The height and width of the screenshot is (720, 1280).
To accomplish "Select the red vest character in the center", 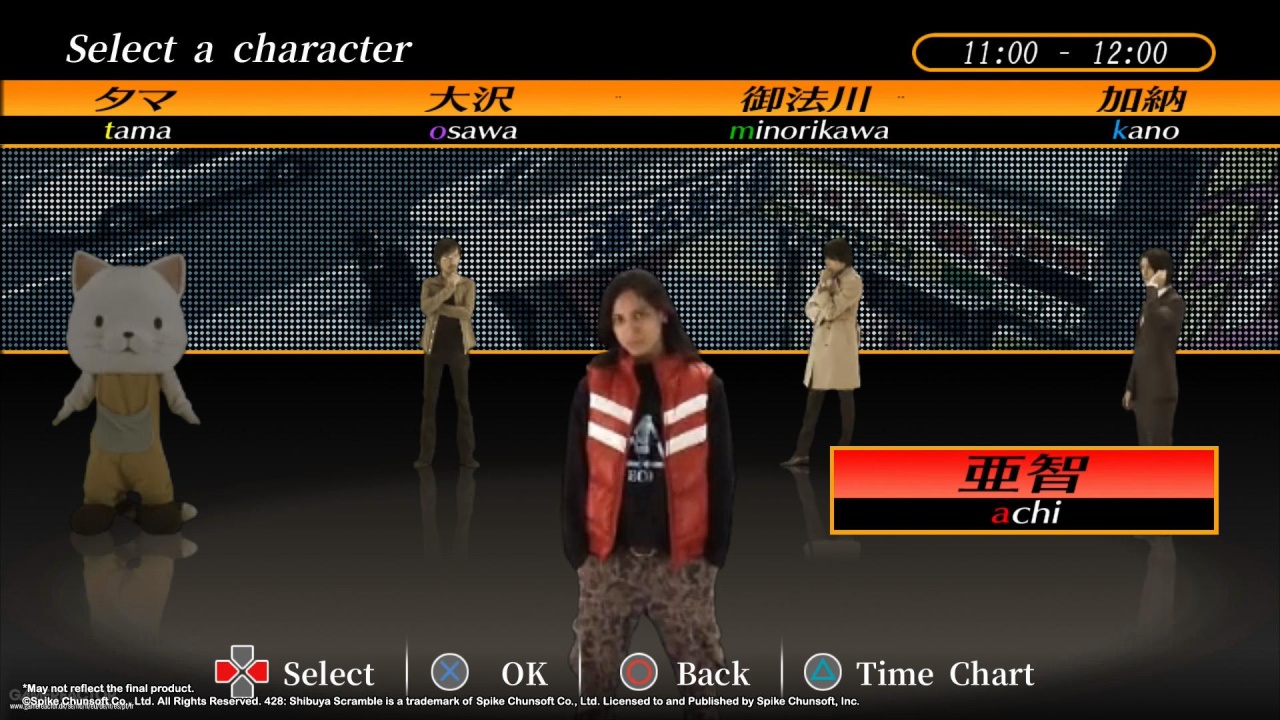I will pyautogui.click(x=648, y=470).
